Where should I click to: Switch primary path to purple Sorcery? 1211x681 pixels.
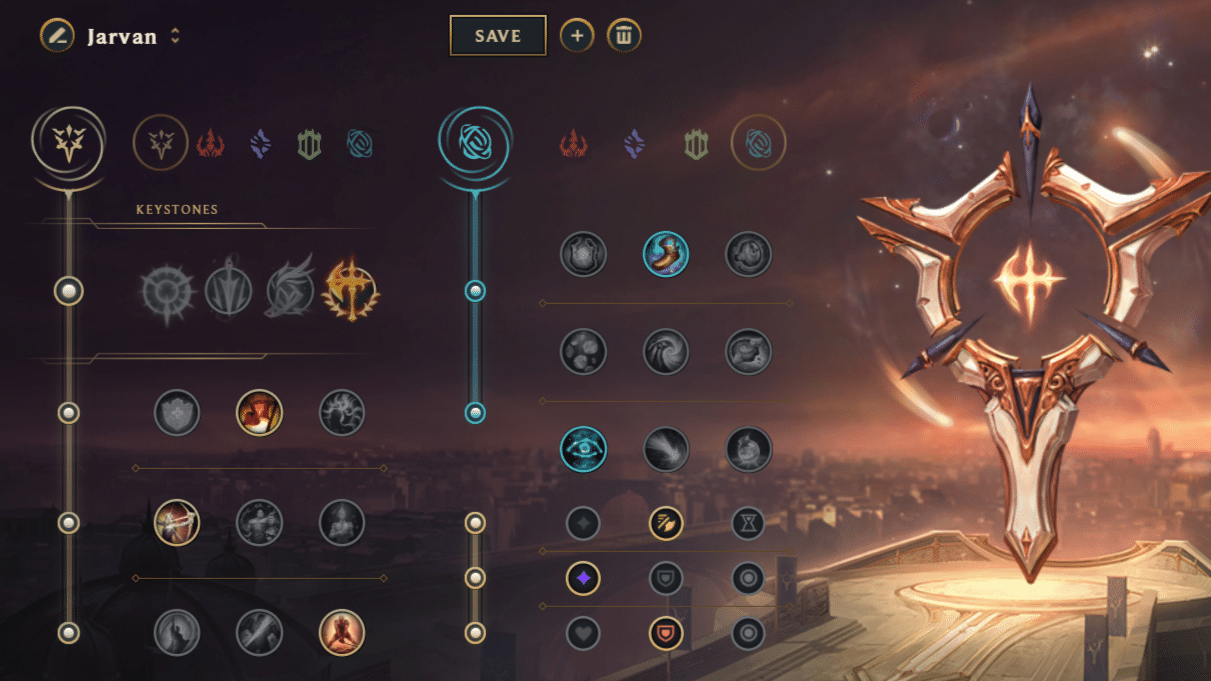click(x=260, y=144)
